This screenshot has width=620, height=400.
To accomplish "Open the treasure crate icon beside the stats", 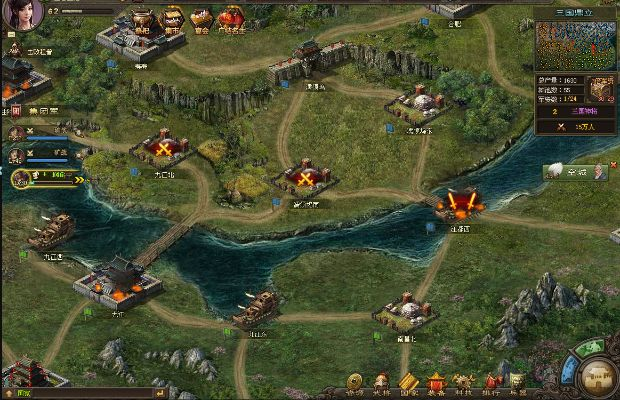I will coord(601,88).
